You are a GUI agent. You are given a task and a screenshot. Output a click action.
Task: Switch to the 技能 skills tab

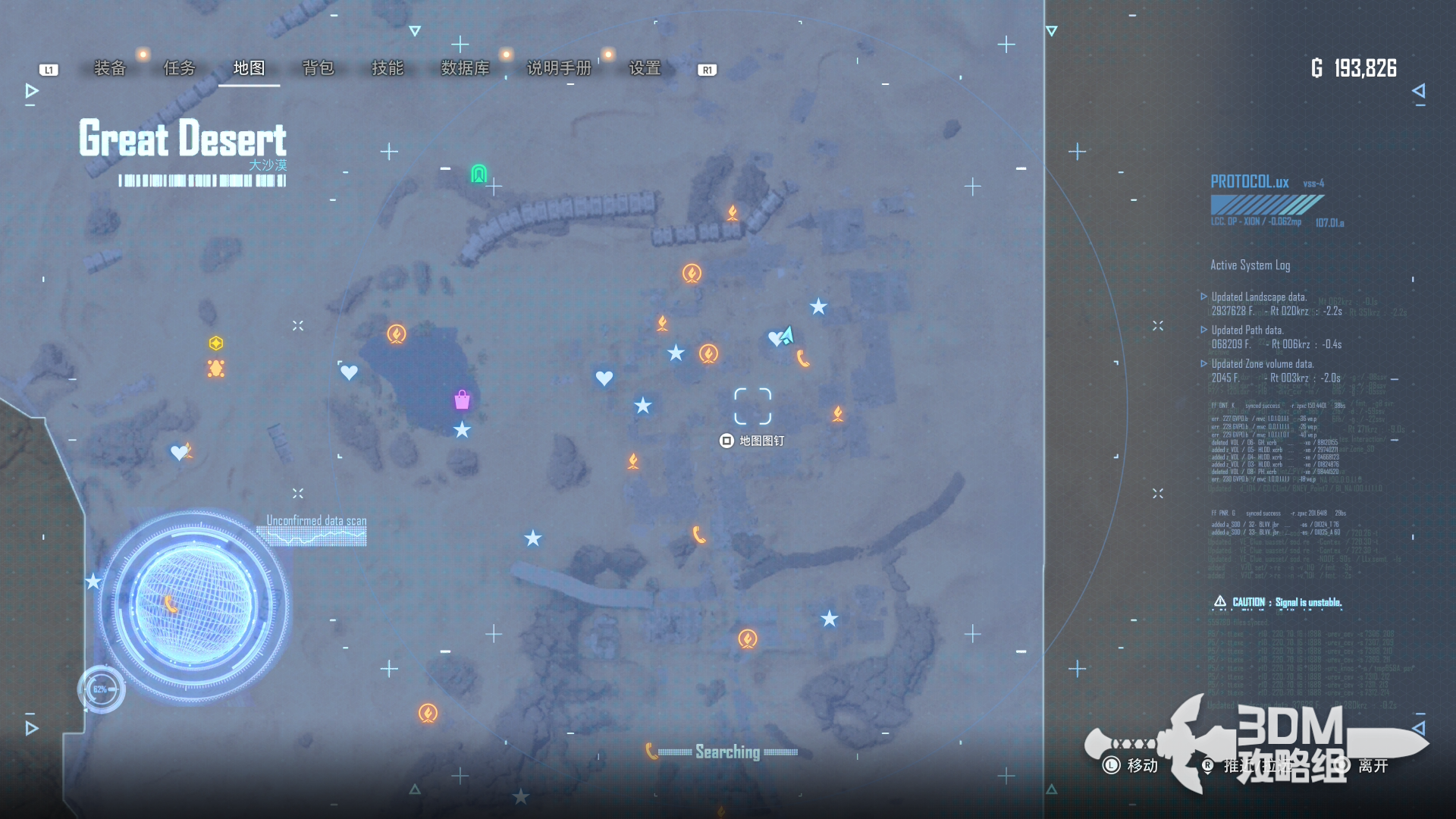point(388,68)
